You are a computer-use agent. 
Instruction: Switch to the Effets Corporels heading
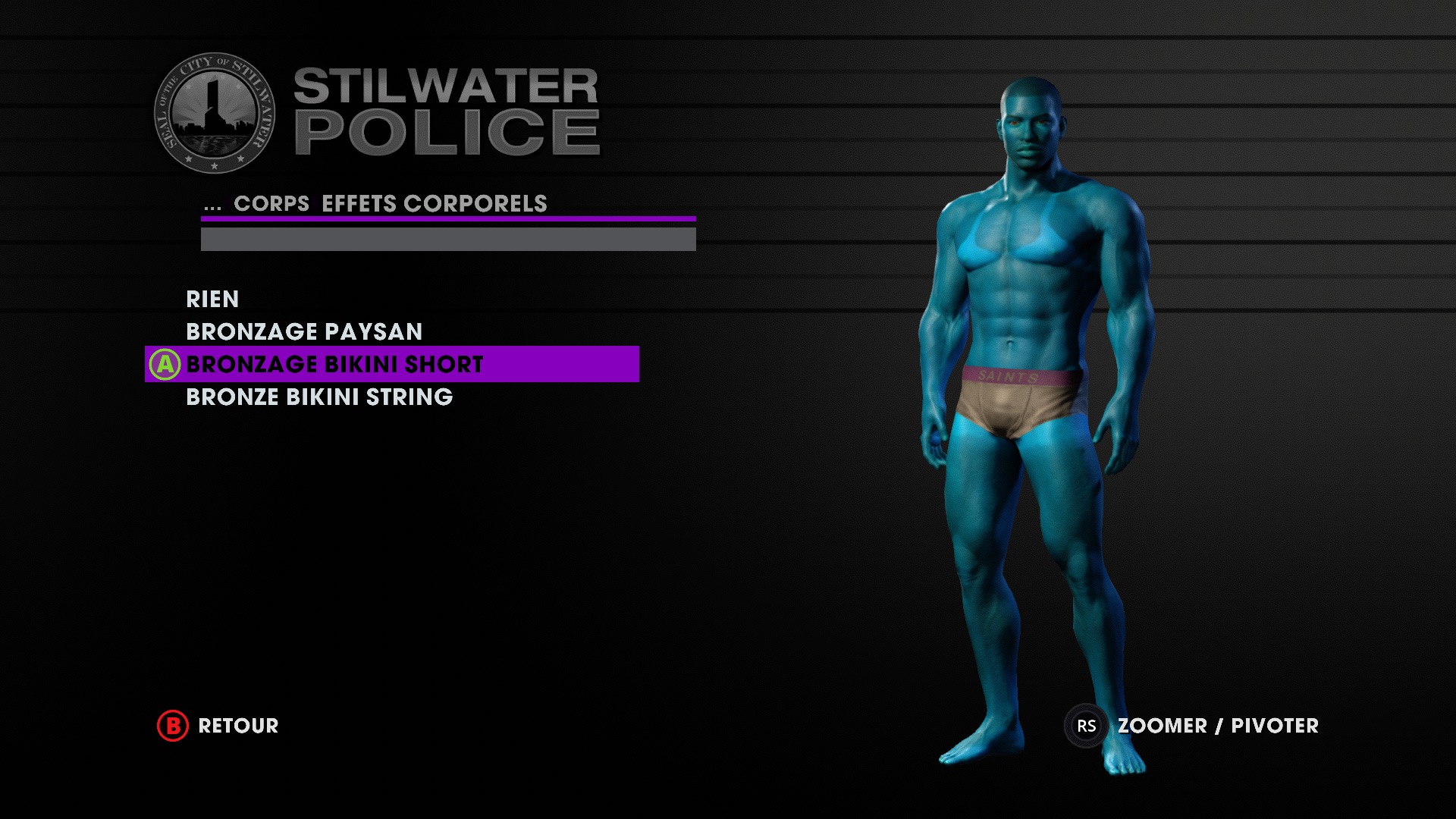point(434,204)
